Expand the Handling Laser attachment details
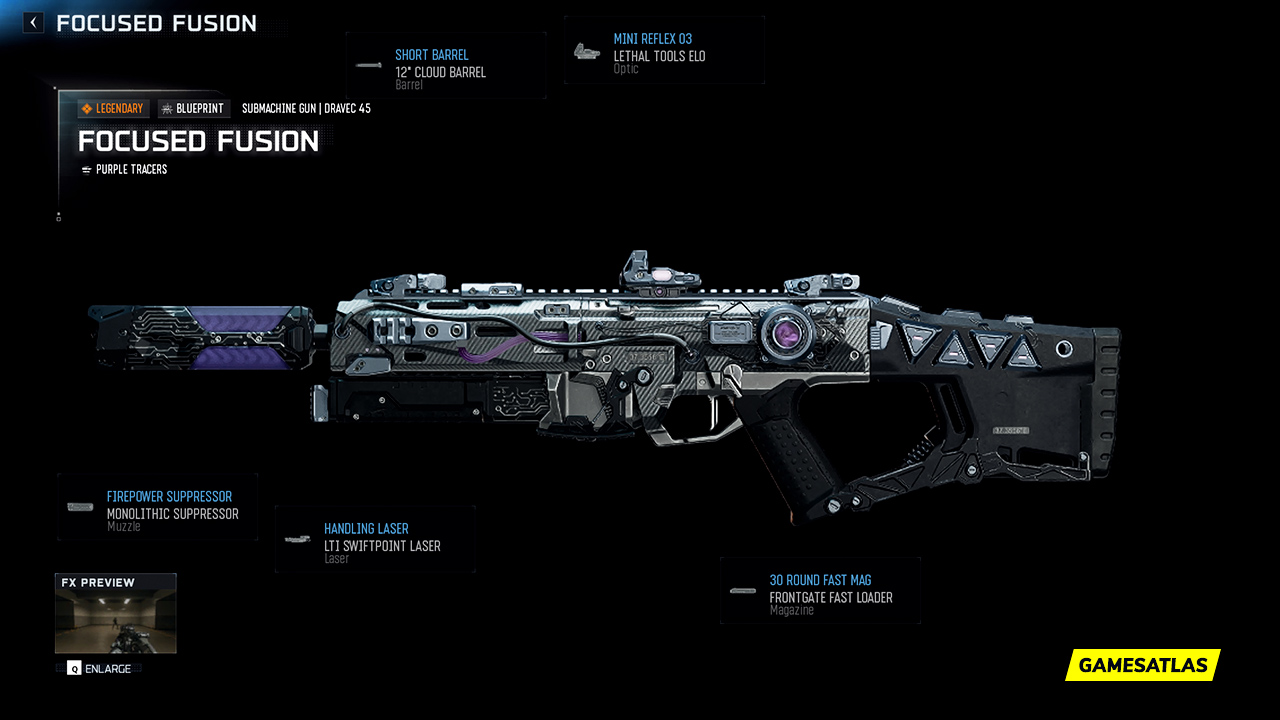The height and width of the screenshot is (720, 1280). [374, 539]
